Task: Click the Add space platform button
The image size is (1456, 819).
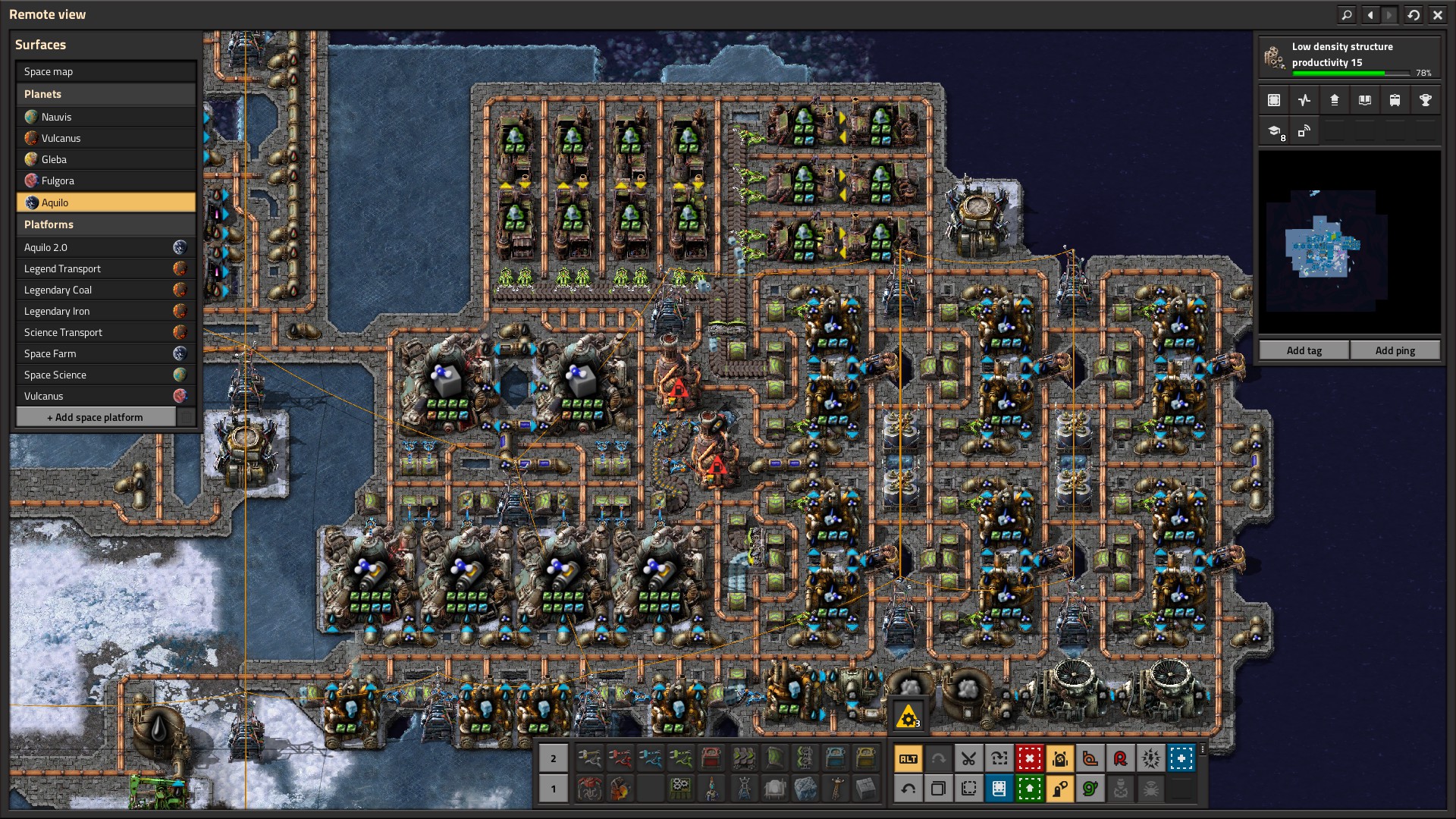Action: (96, 417)
